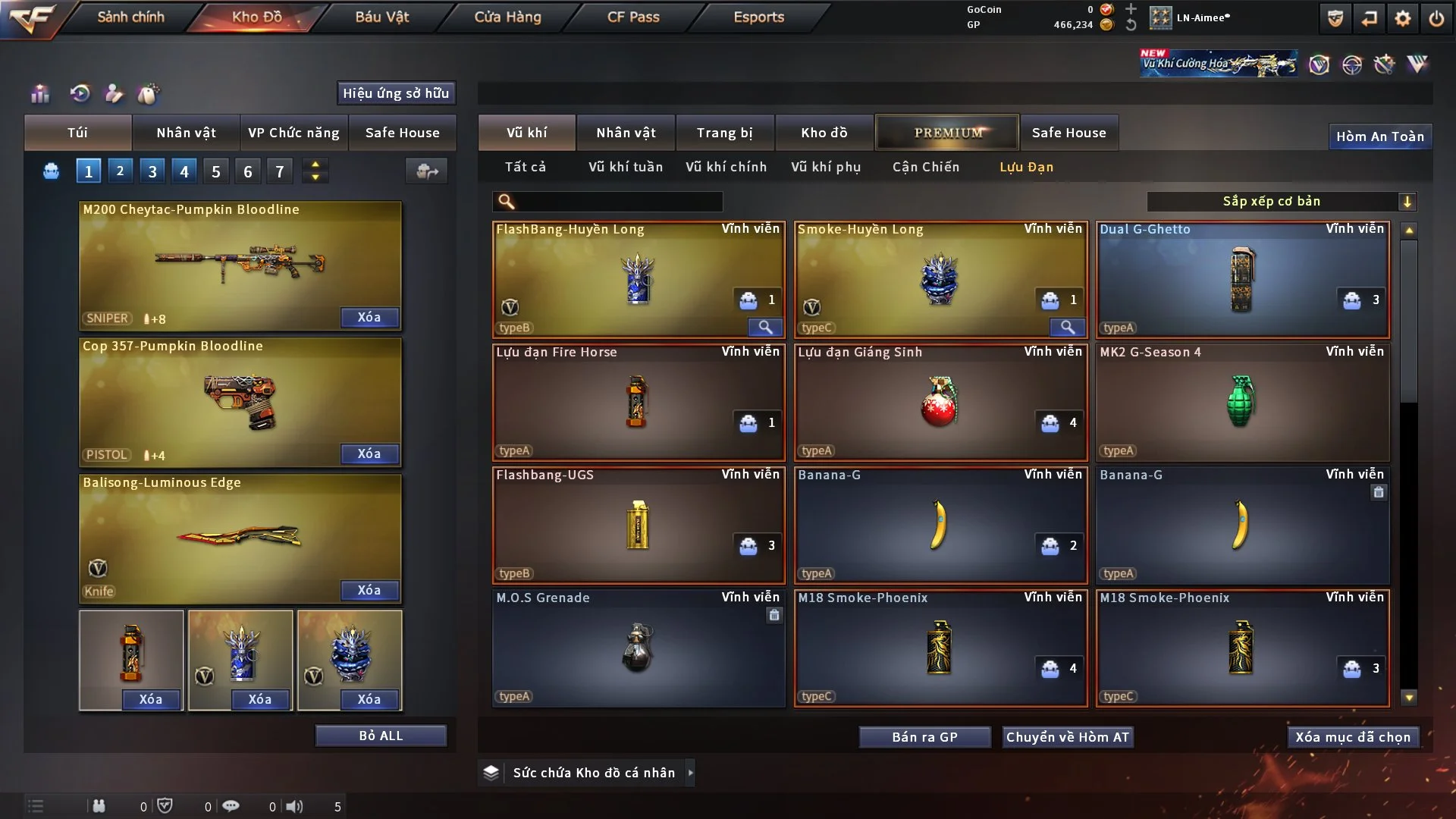Screen dimensions: 1456x819
Task: Show the Vũ khí chính category
Action: click(x=726, y=167)
